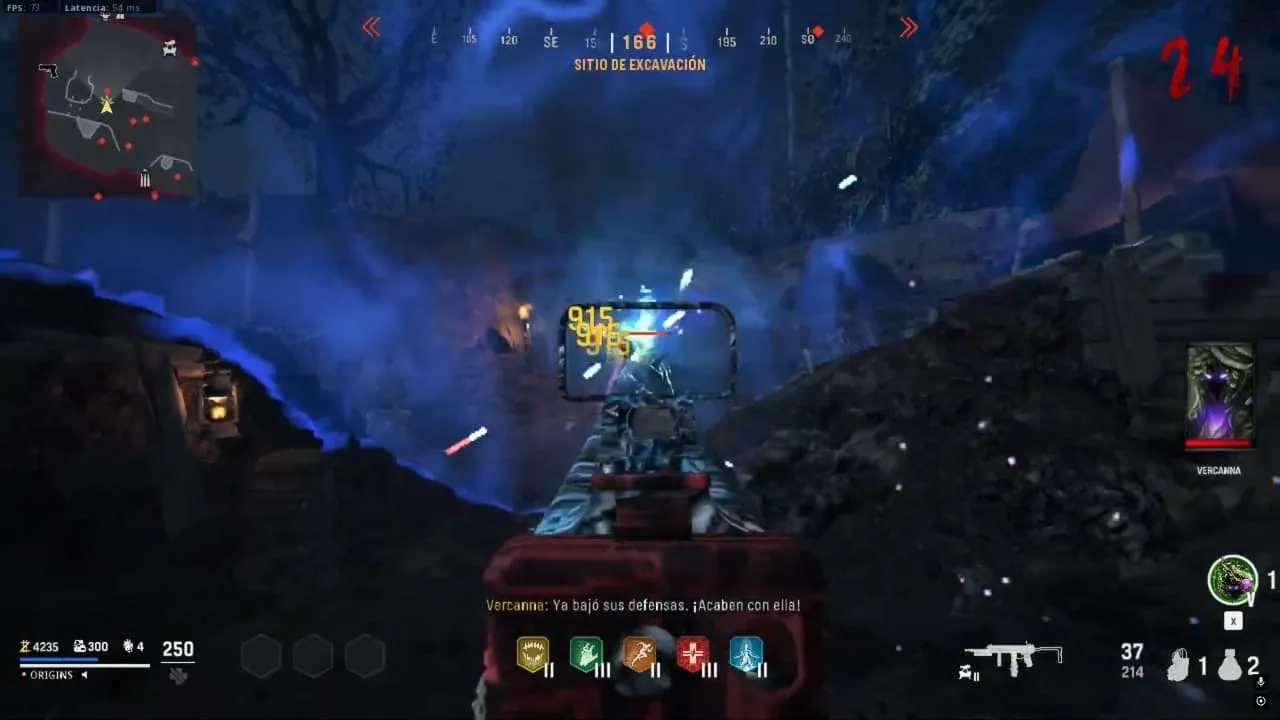The image size is (1280, 720).
Task: Activate the orange running-man perk icon
Action: coord(639,654)
